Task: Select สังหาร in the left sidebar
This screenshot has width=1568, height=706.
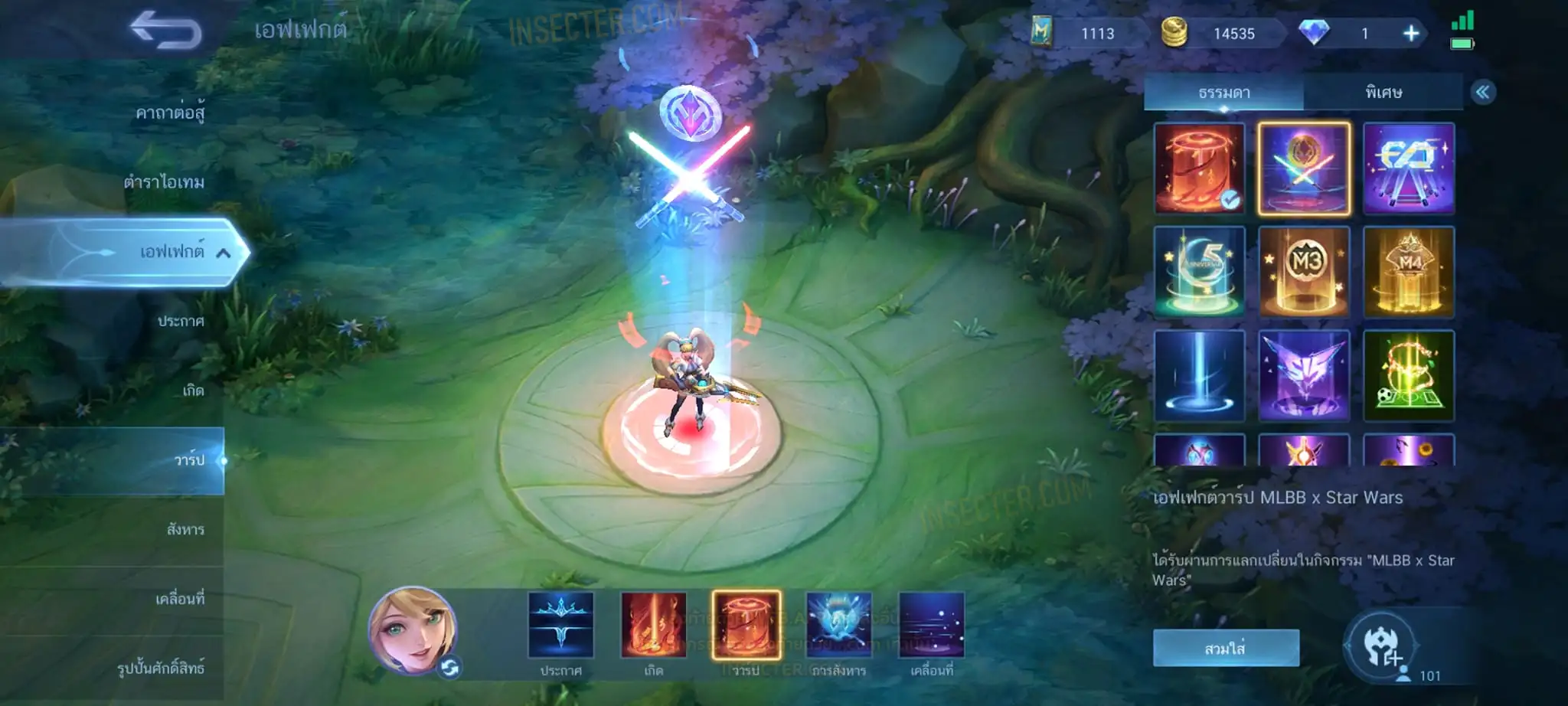Action: pyautogui.click(x=185, y=529)
